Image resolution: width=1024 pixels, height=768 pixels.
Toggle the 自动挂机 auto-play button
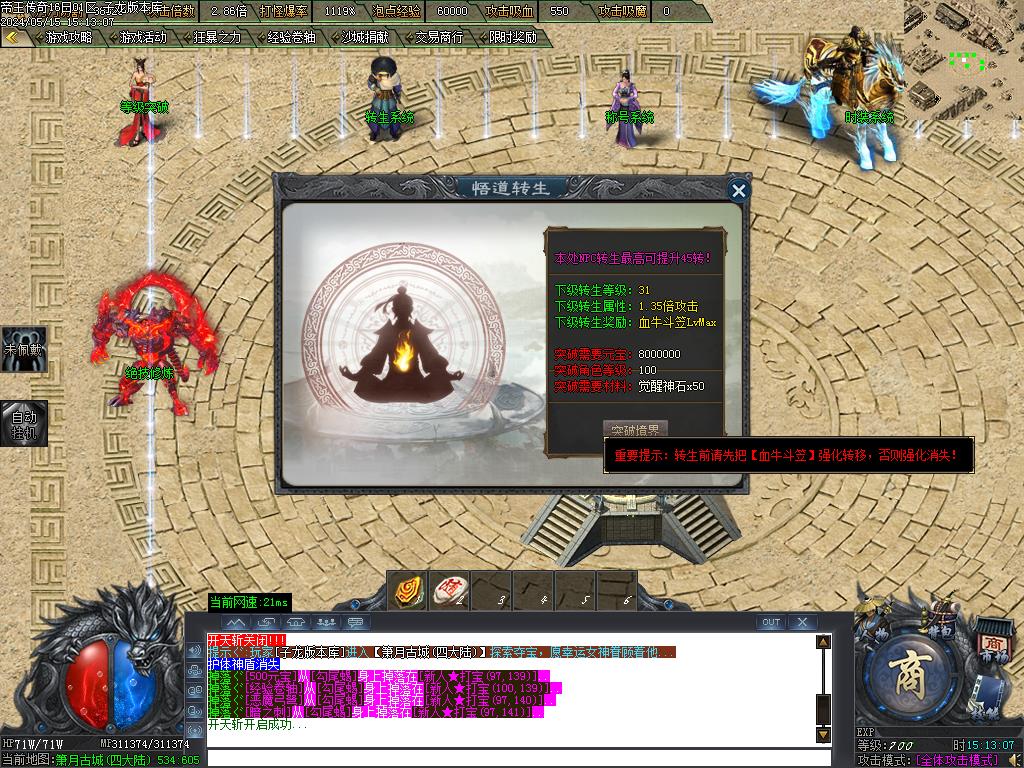23,423
